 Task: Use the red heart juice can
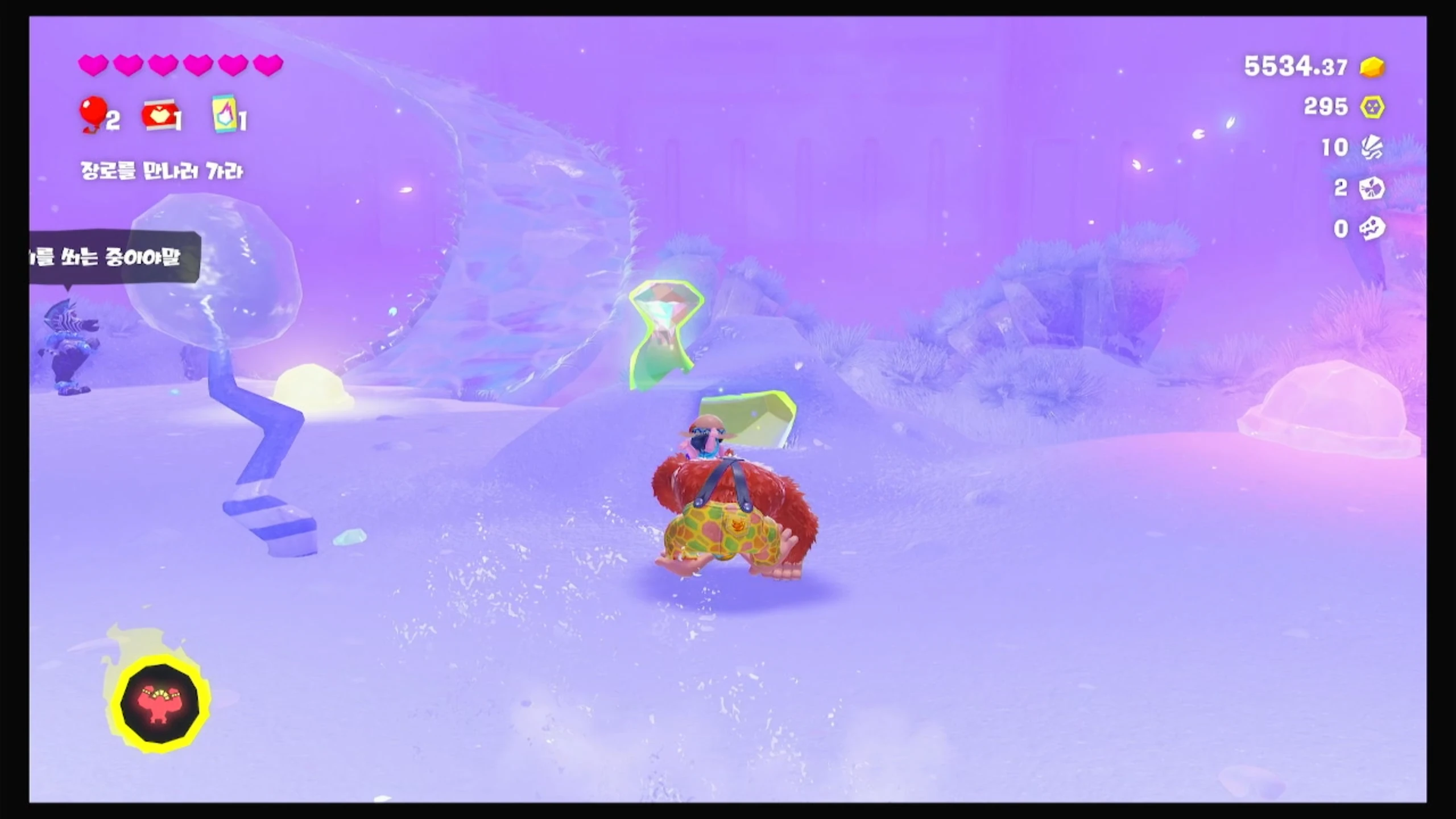click(x=159, y=116)
